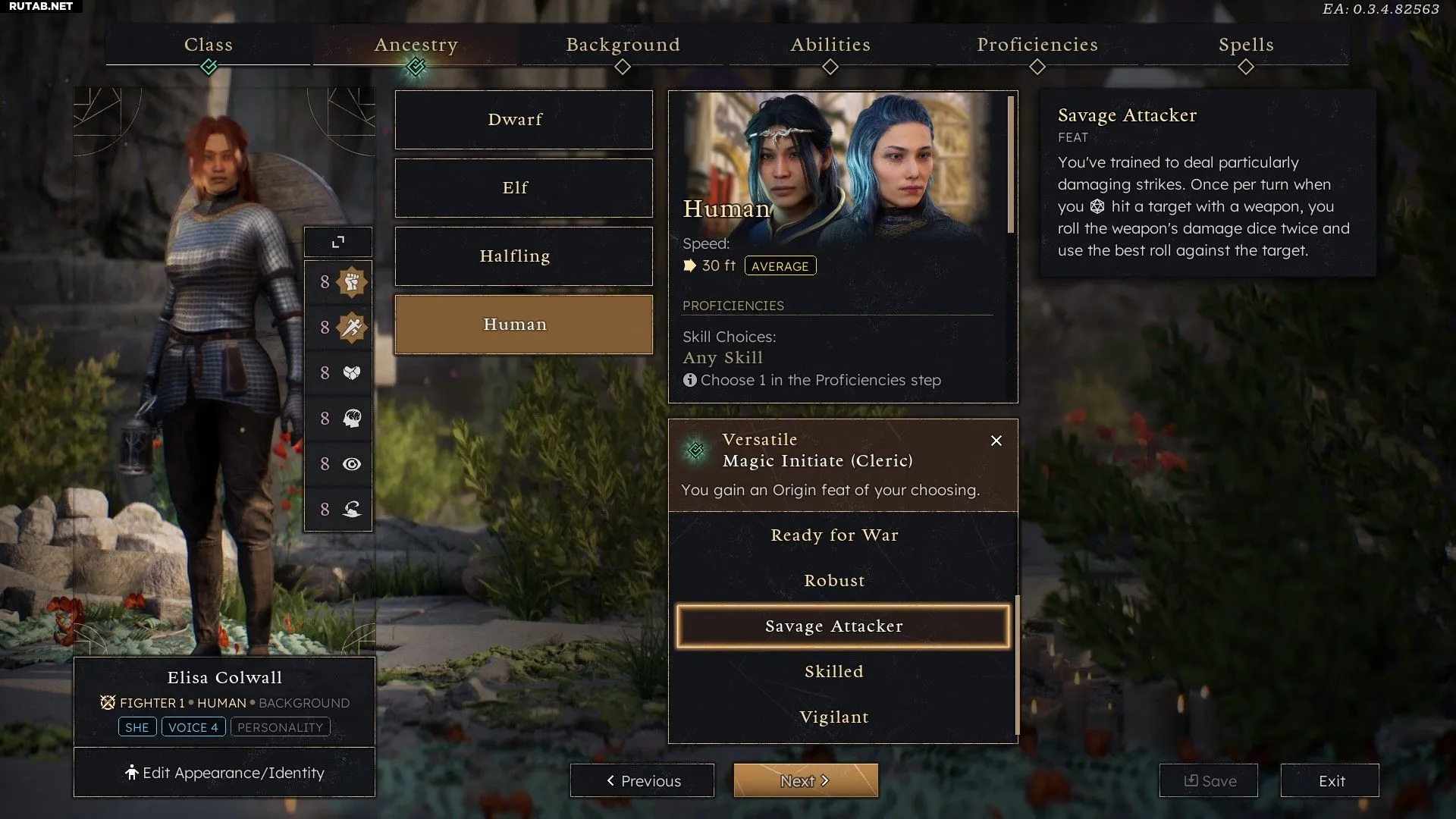Switch to the Proficiencies tab
This screenshot has width=1456, height=819.
pyautogui.click(x=1037, y=45)
